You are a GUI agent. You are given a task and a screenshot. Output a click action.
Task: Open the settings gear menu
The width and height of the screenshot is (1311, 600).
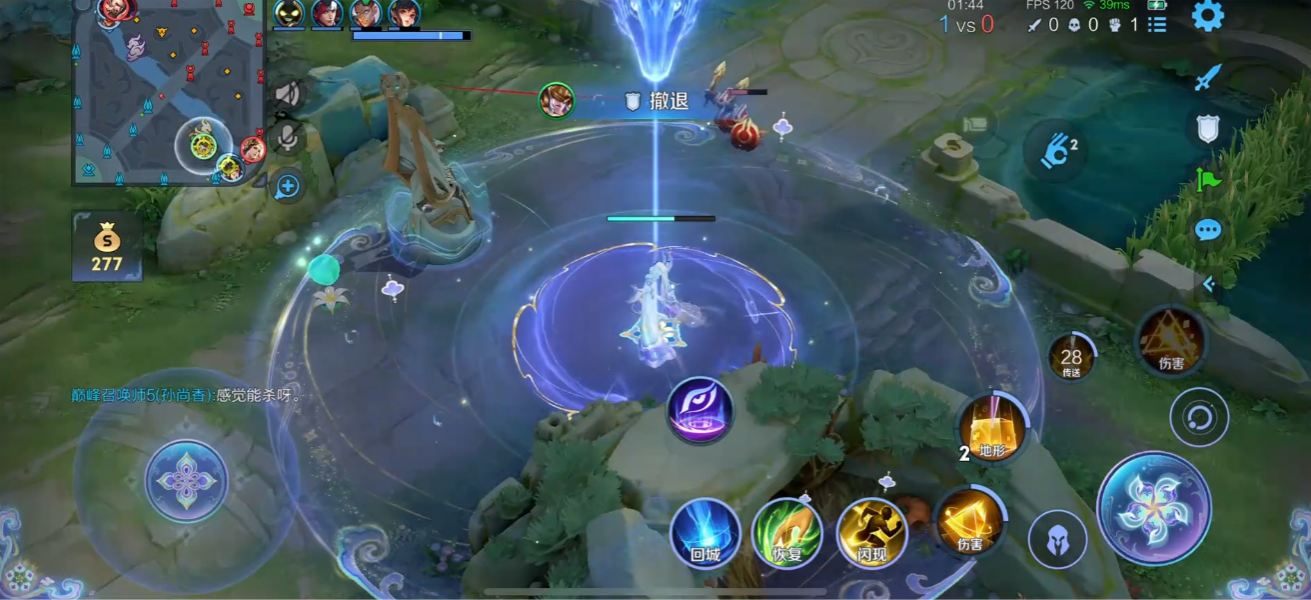coord(1208,16)
